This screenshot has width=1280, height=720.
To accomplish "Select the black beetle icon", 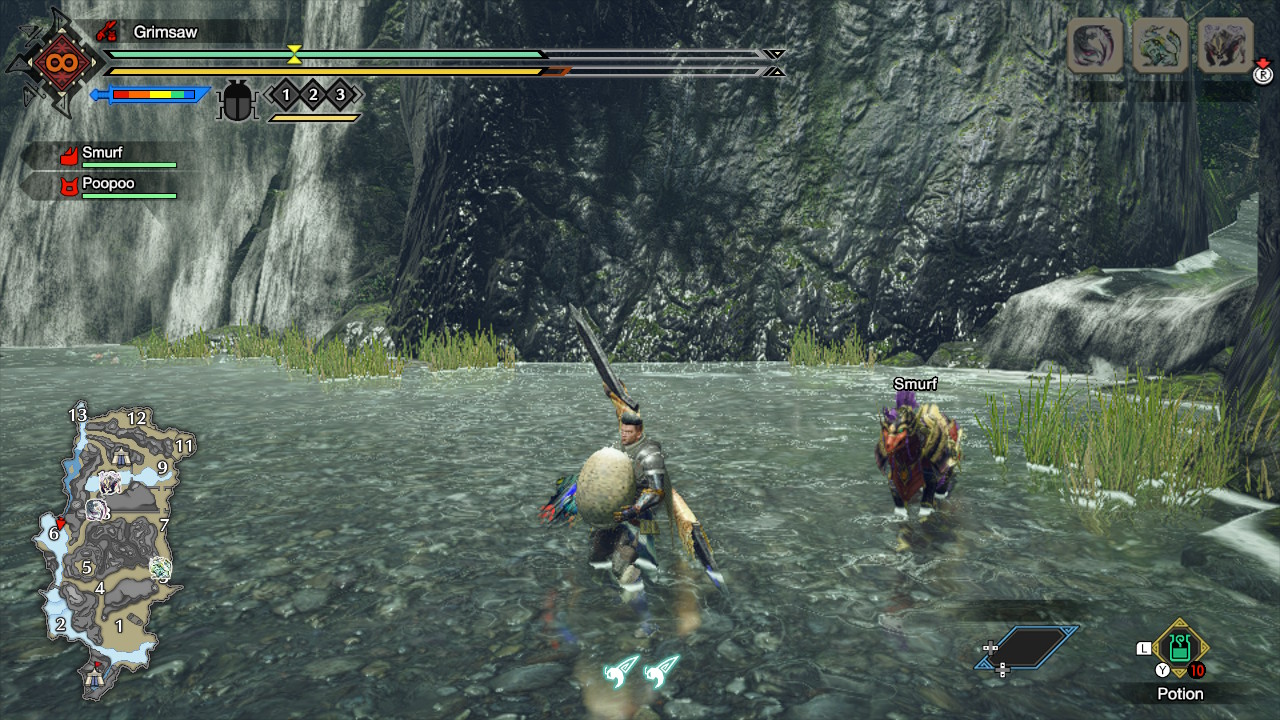I will coord(237,100).
